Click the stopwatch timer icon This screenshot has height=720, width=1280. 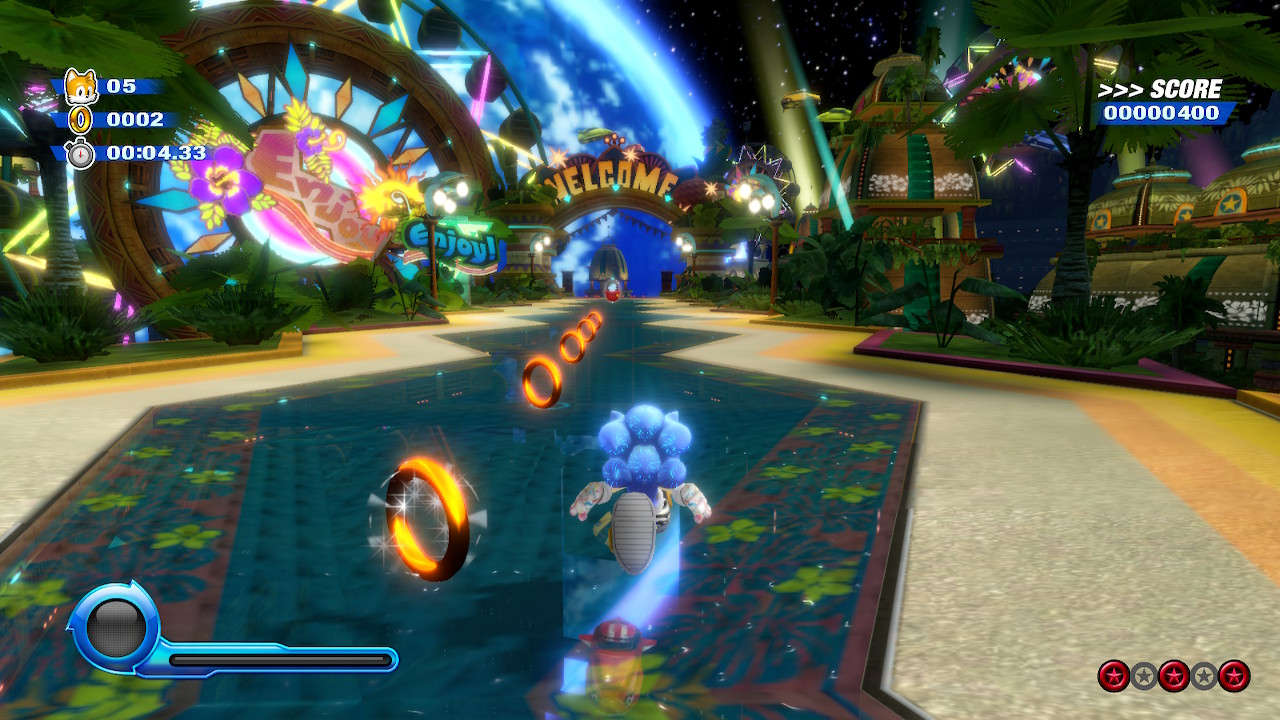(x=80, y=153)
